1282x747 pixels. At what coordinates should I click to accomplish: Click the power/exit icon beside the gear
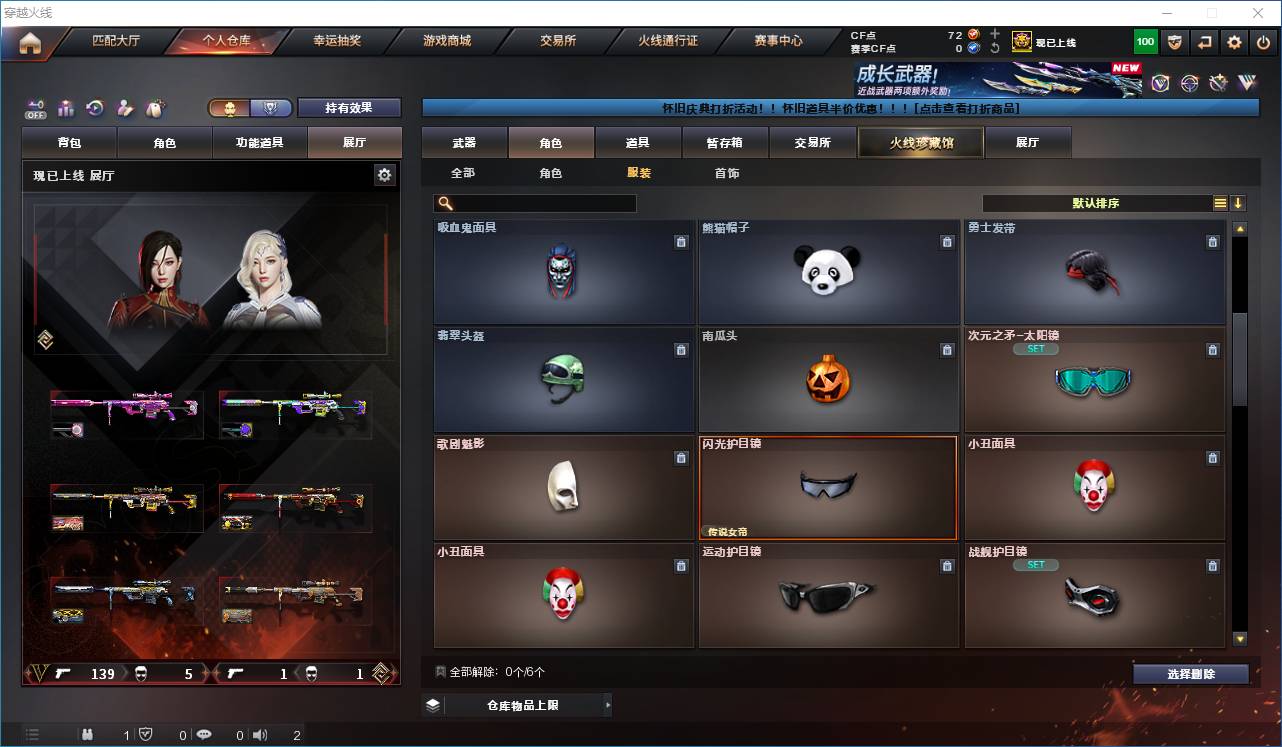(1262, 42)
